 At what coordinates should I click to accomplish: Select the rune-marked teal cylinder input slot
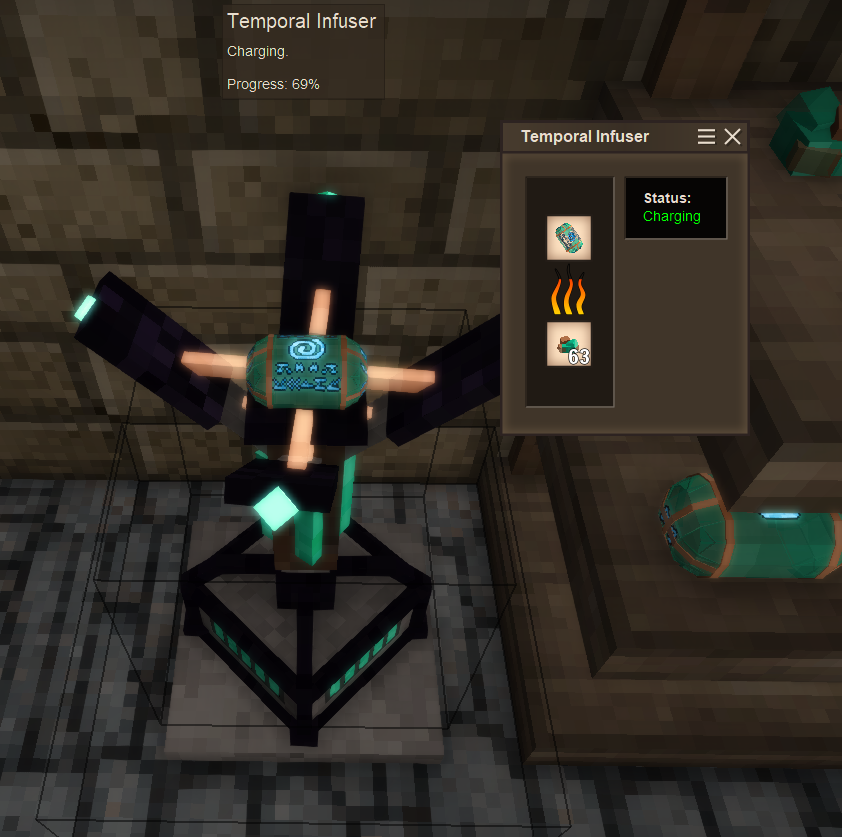pos(569,238)
